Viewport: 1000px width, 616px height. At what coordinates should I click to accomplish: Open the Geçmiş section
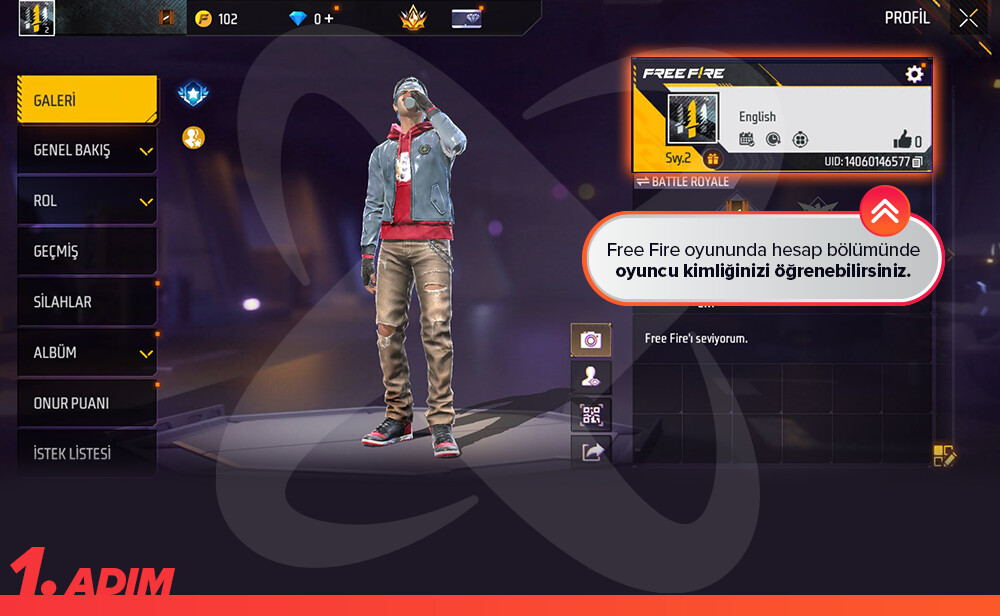(x=86, y=252)
